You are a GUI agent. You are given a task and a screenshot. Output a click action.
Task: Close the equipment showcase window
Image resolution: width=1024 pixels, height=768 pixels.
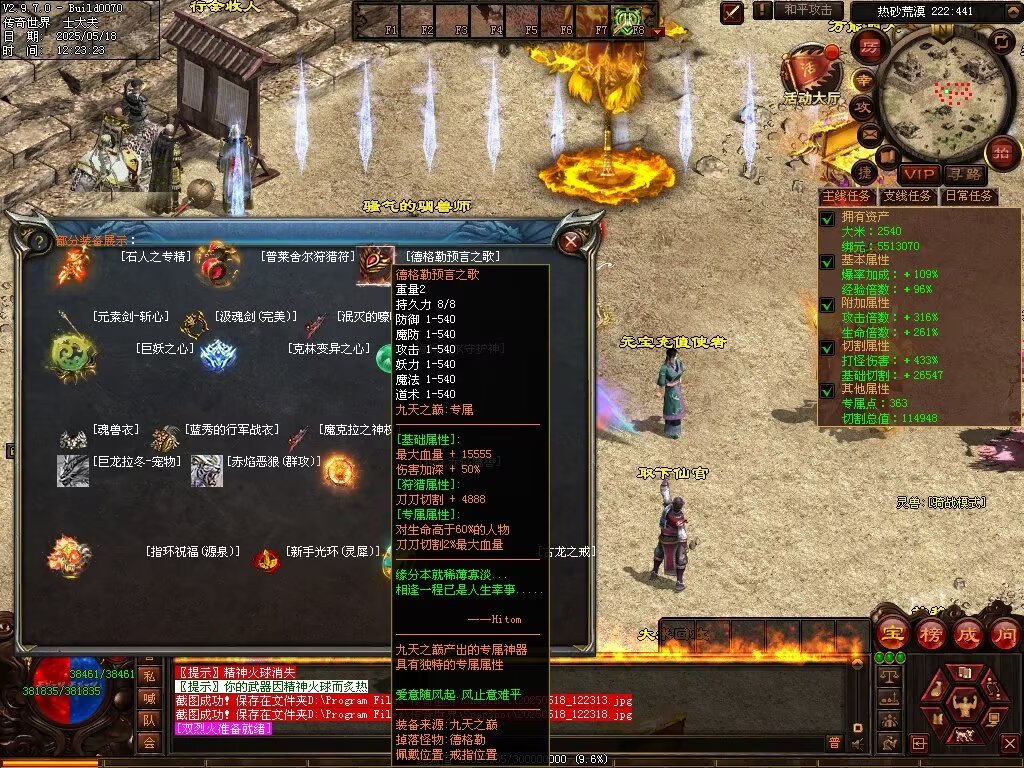click(571, 242)
